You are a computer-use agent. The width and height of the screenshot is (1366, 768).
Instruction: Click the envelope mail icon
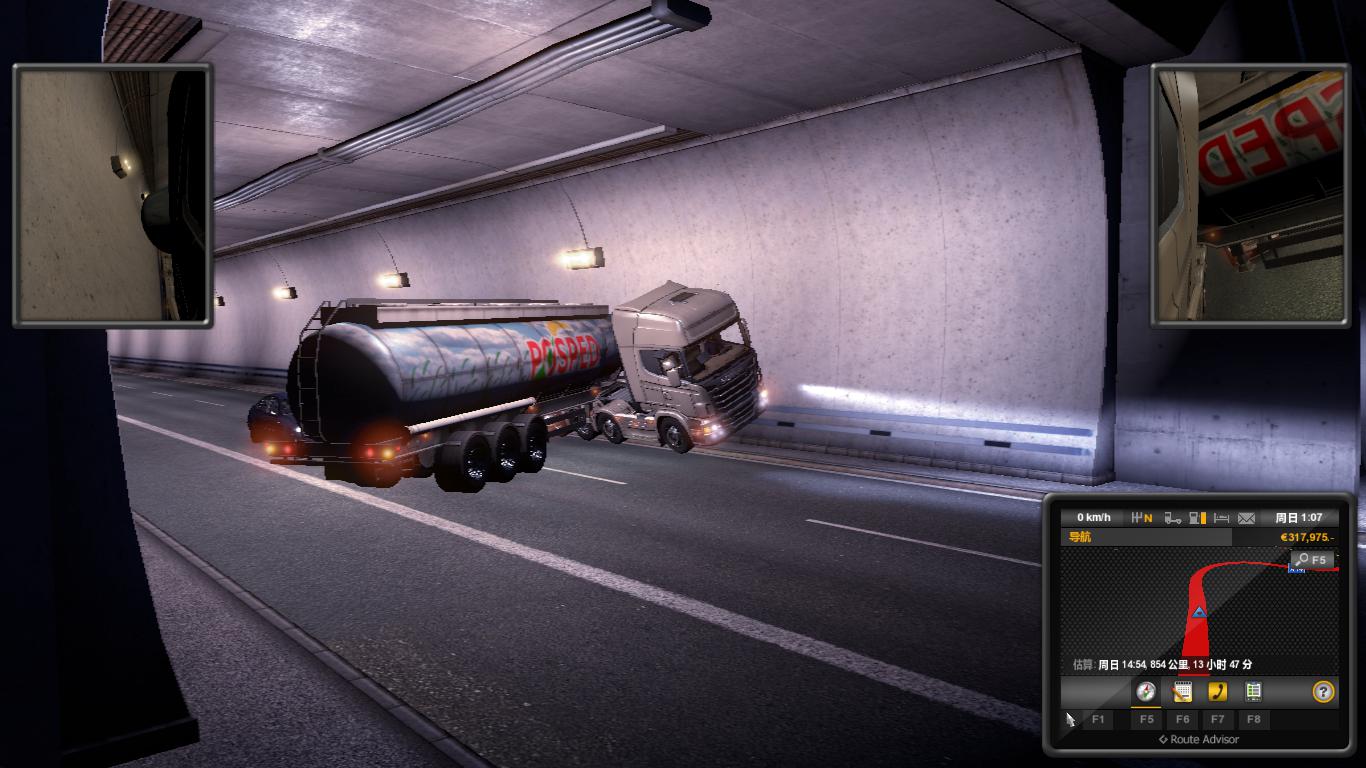pos(1246,518)
